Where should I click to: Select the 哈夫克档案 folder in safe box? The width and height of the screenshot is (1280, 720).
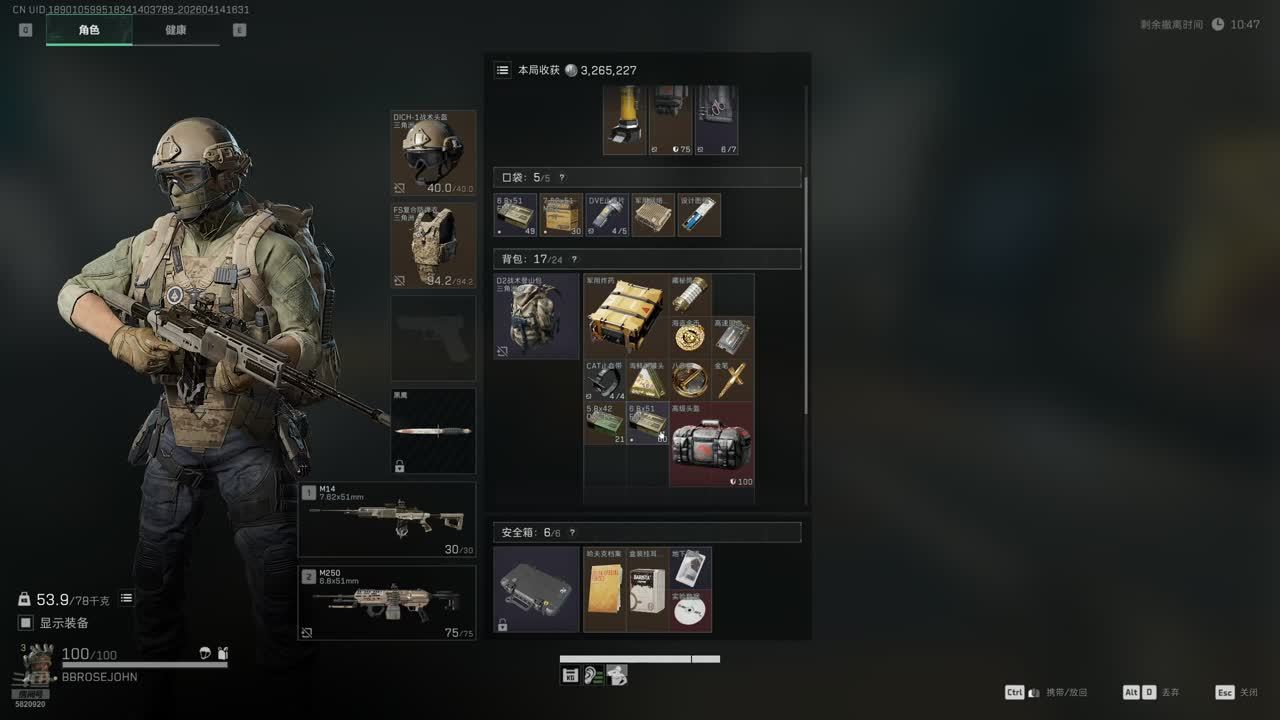tap(604, 590)
